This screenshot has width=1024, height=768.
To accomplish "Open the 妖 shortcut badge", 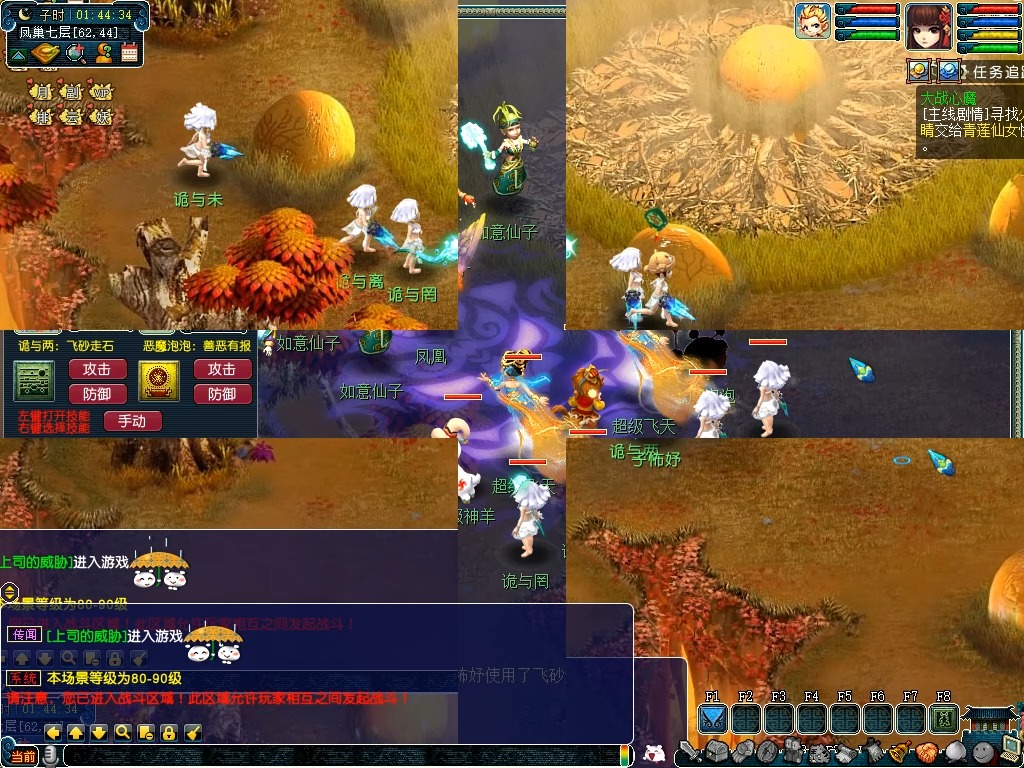I will tap(101, 117).
